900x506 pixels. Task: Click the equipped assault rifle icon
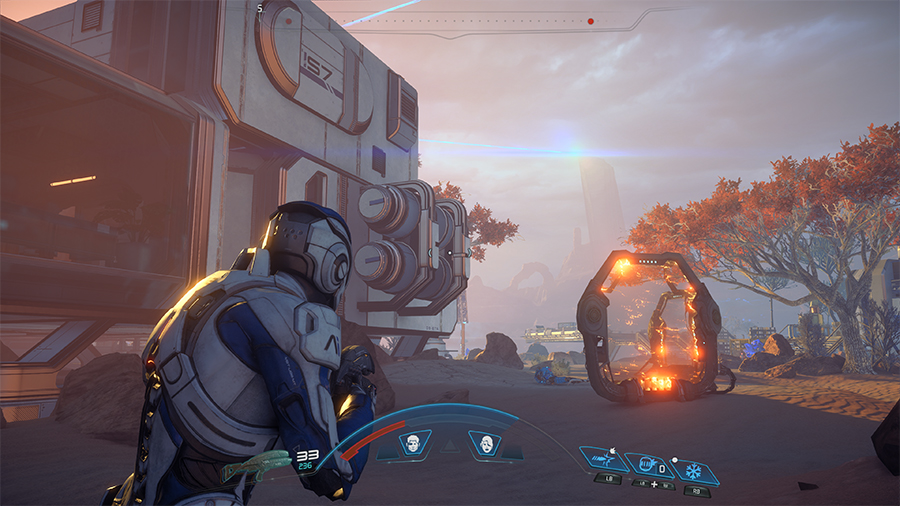pos(255,466)
